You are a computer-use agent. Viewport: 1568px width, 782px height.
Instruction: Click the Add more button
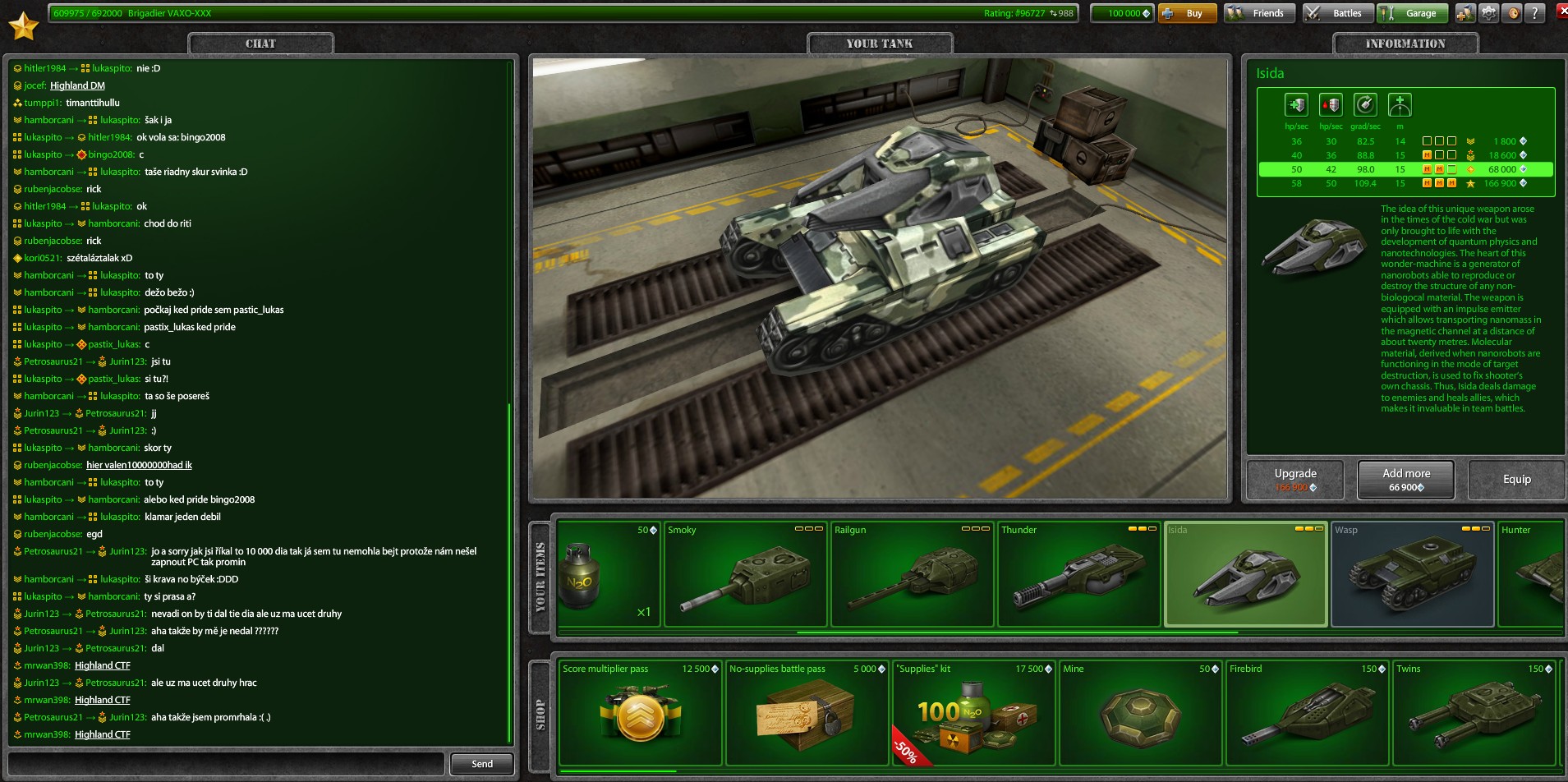tap(1406, 480)
